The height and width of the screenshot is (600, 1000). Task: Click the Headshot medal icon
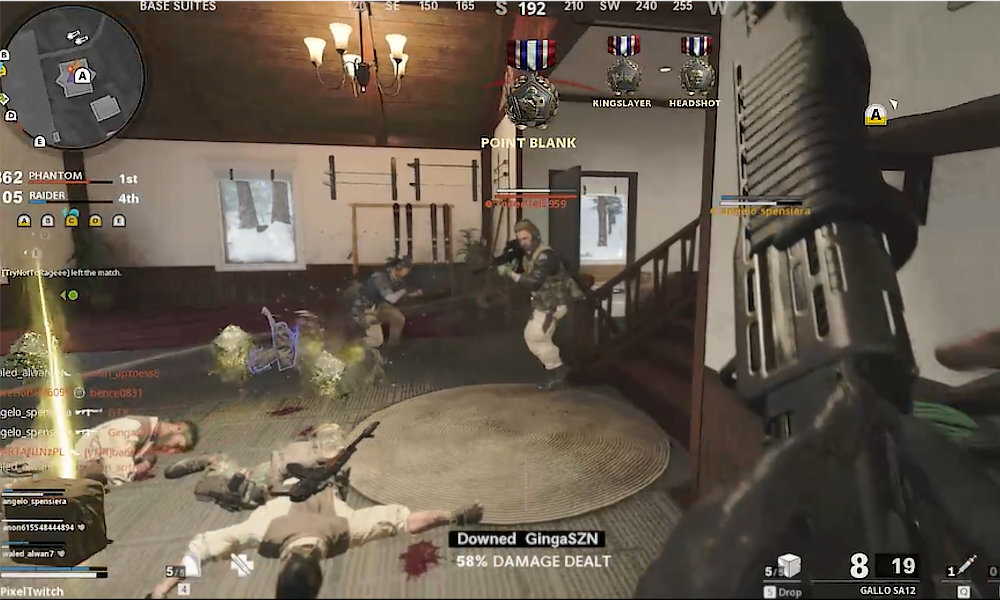[696, 67]
